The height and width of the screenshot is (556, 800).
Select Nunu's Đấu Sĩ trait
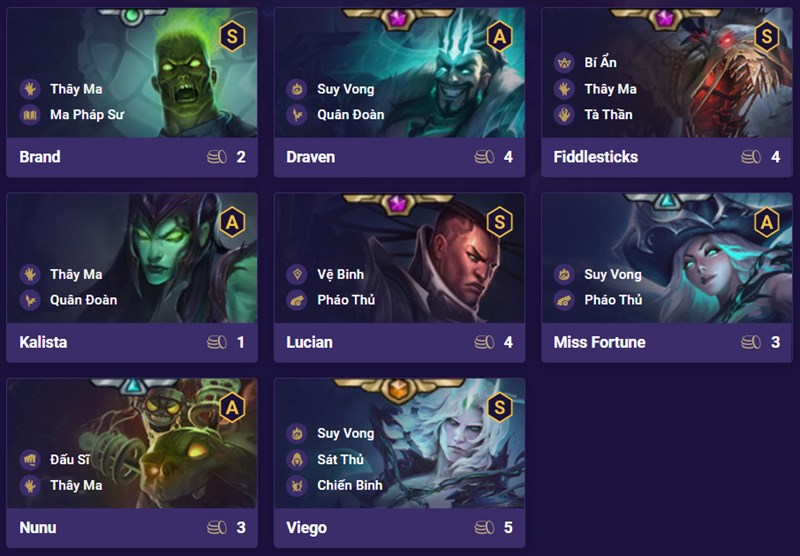(70, 460)
